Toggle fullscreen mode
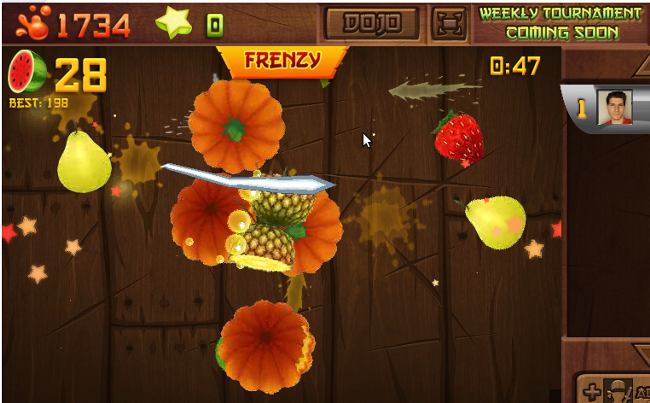The width and height of the screenshot is (650, 403). click(448, 22)
